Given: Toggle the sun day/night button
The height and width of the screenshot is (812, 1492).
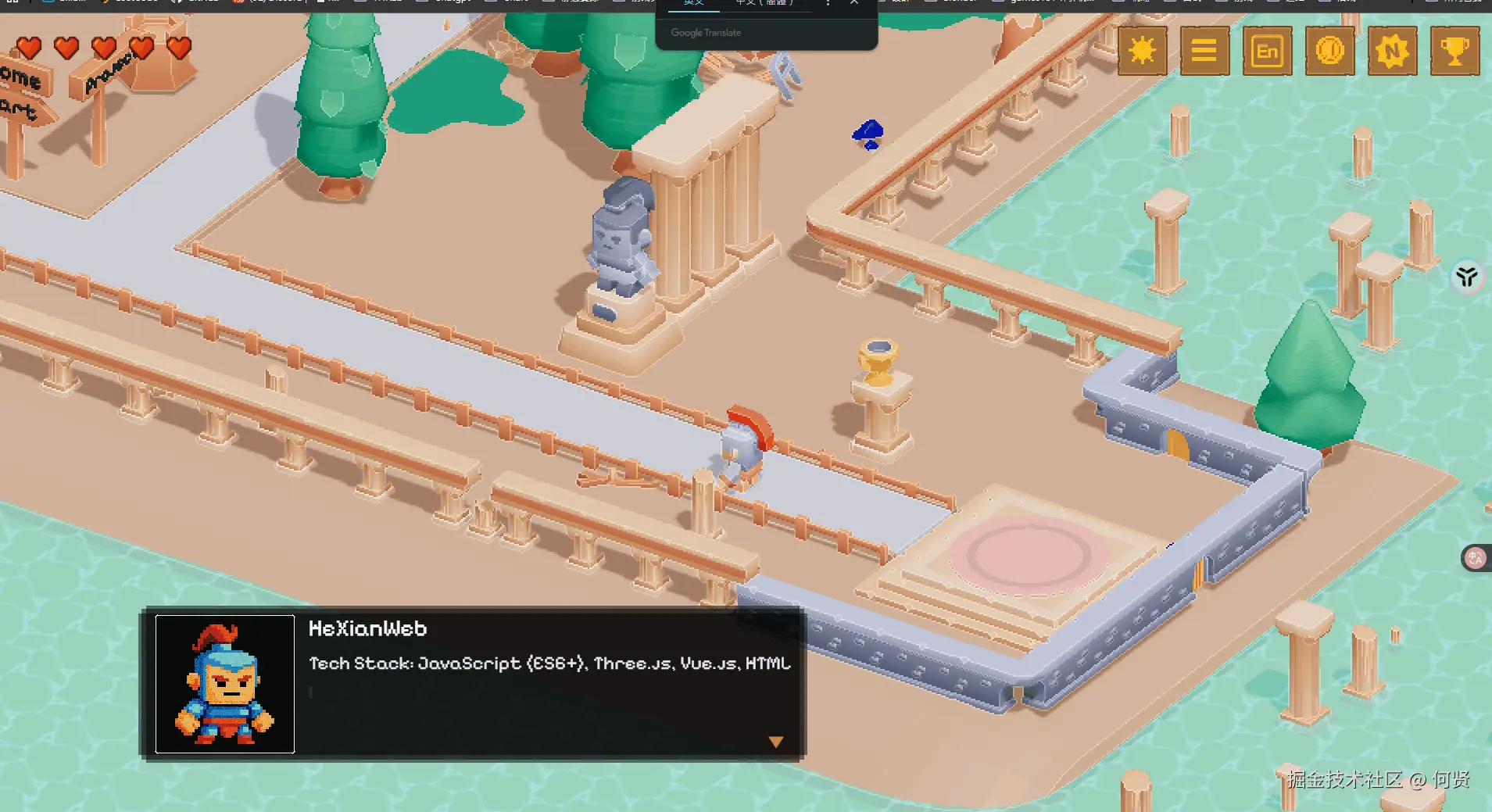Looking at the screenshot, I should (1142, 52).
